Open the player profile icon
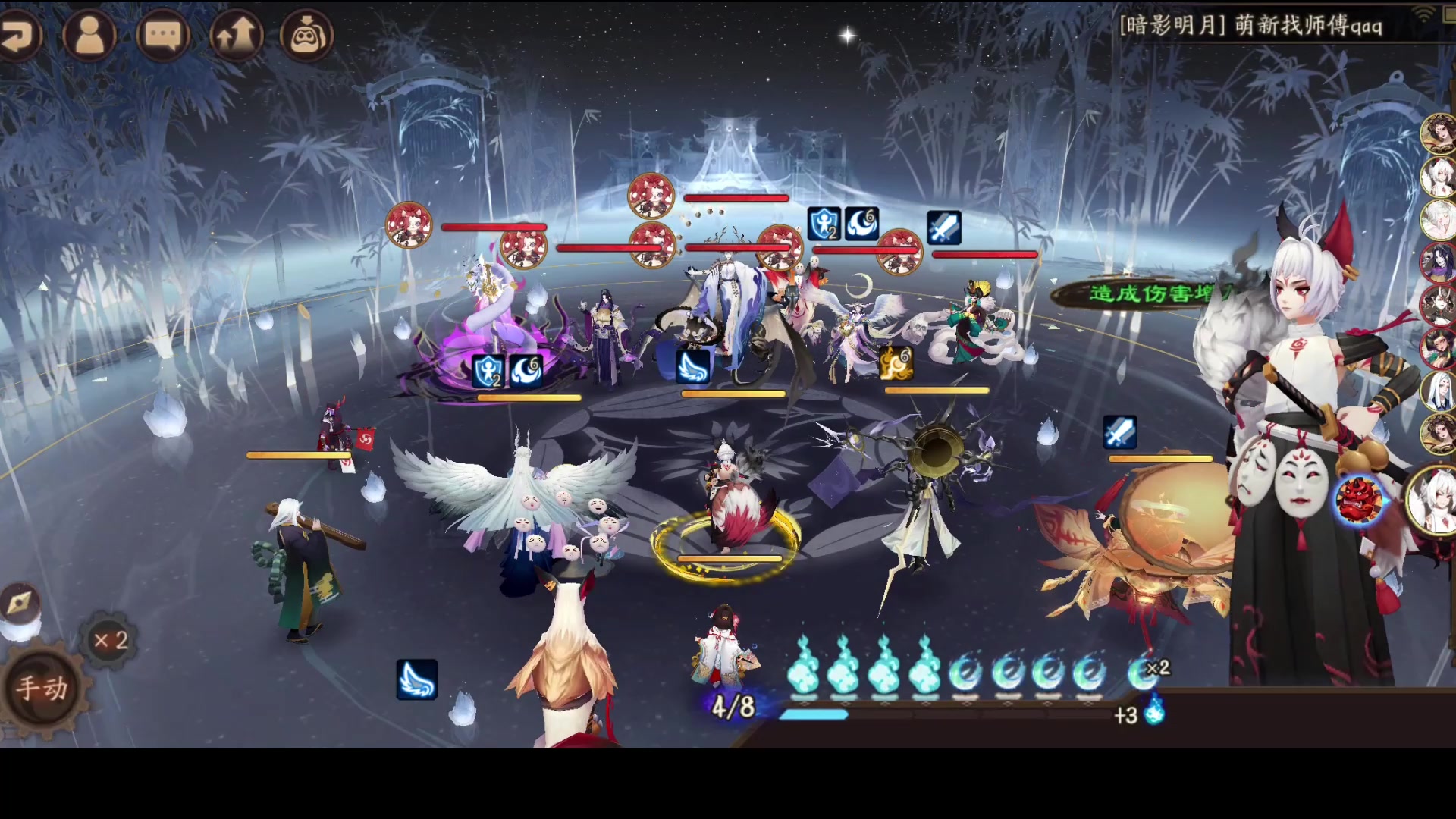The width and height of the screenshot is (1456, 819). 89,35
